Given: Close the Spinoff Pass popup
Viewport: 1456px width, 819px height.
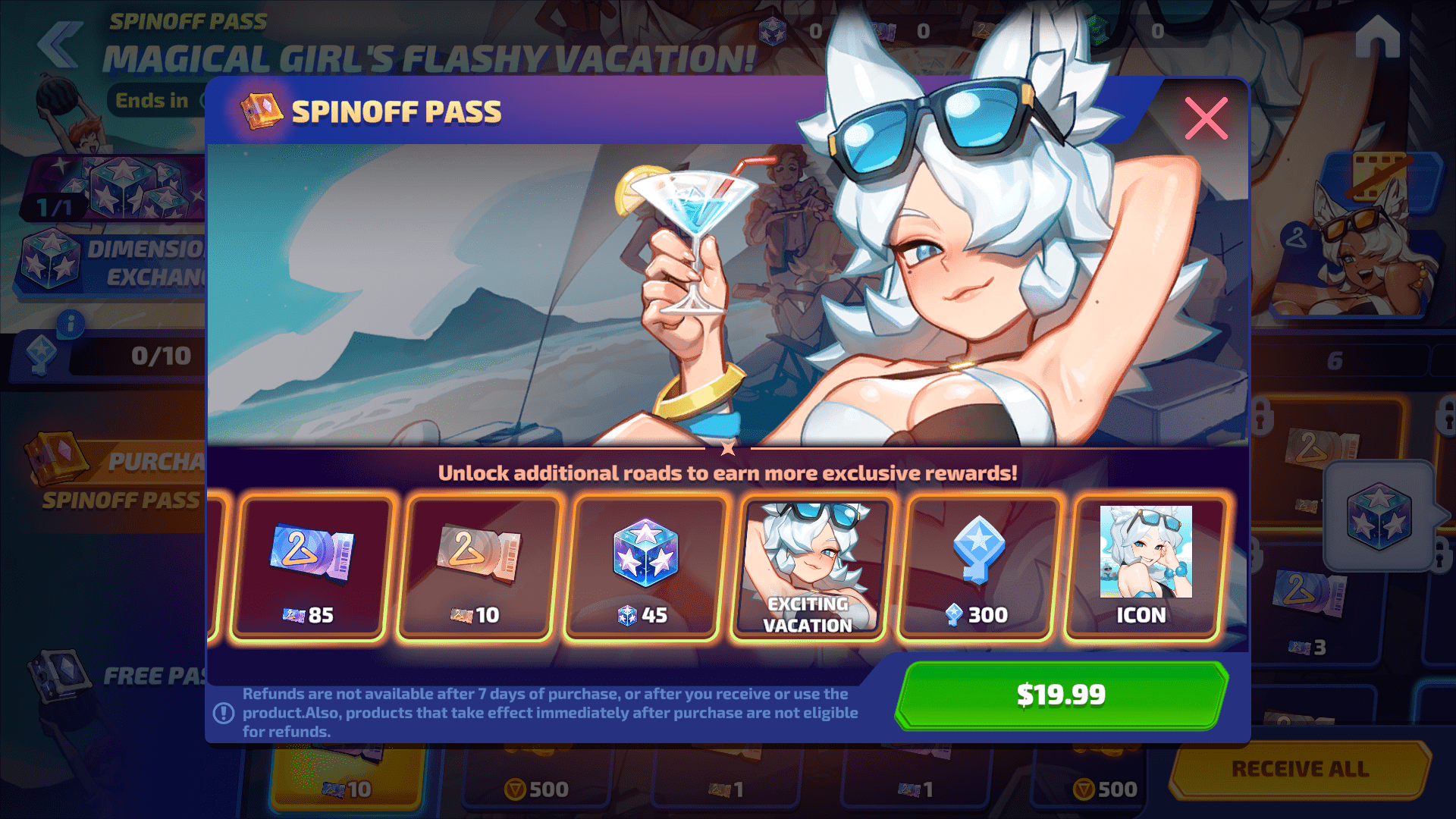Looking at the screenshot, I should [x=1206, y=118].
